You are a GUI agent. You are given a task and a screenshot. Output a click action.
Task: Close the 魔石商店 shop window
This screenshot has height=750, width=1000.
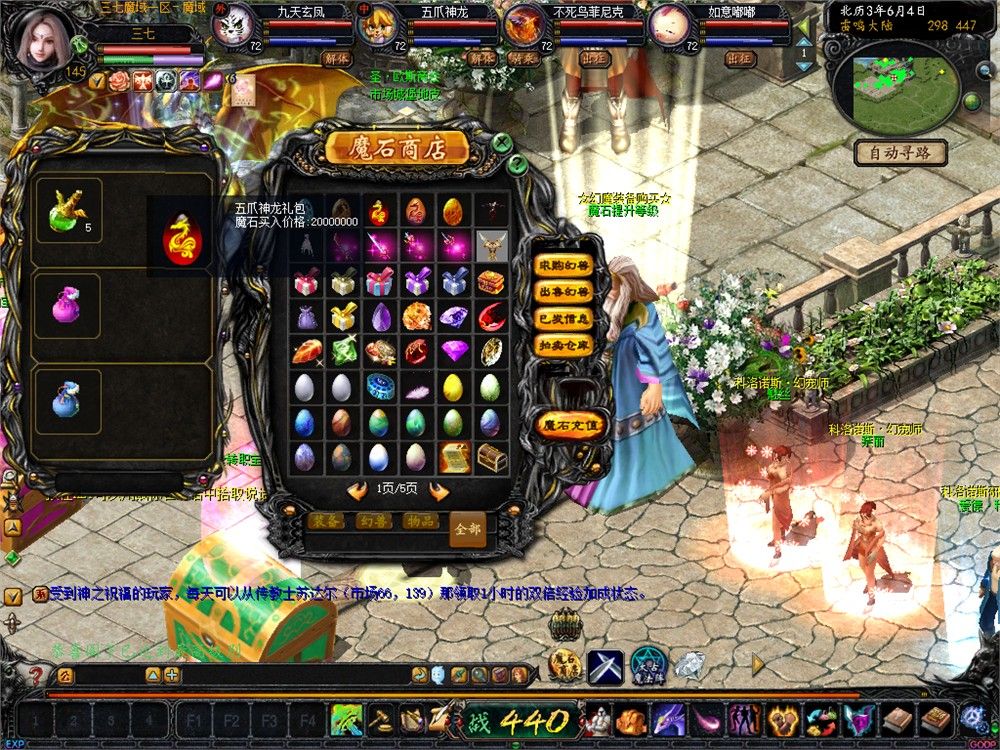pyautogui.click(x=503, y=144)
